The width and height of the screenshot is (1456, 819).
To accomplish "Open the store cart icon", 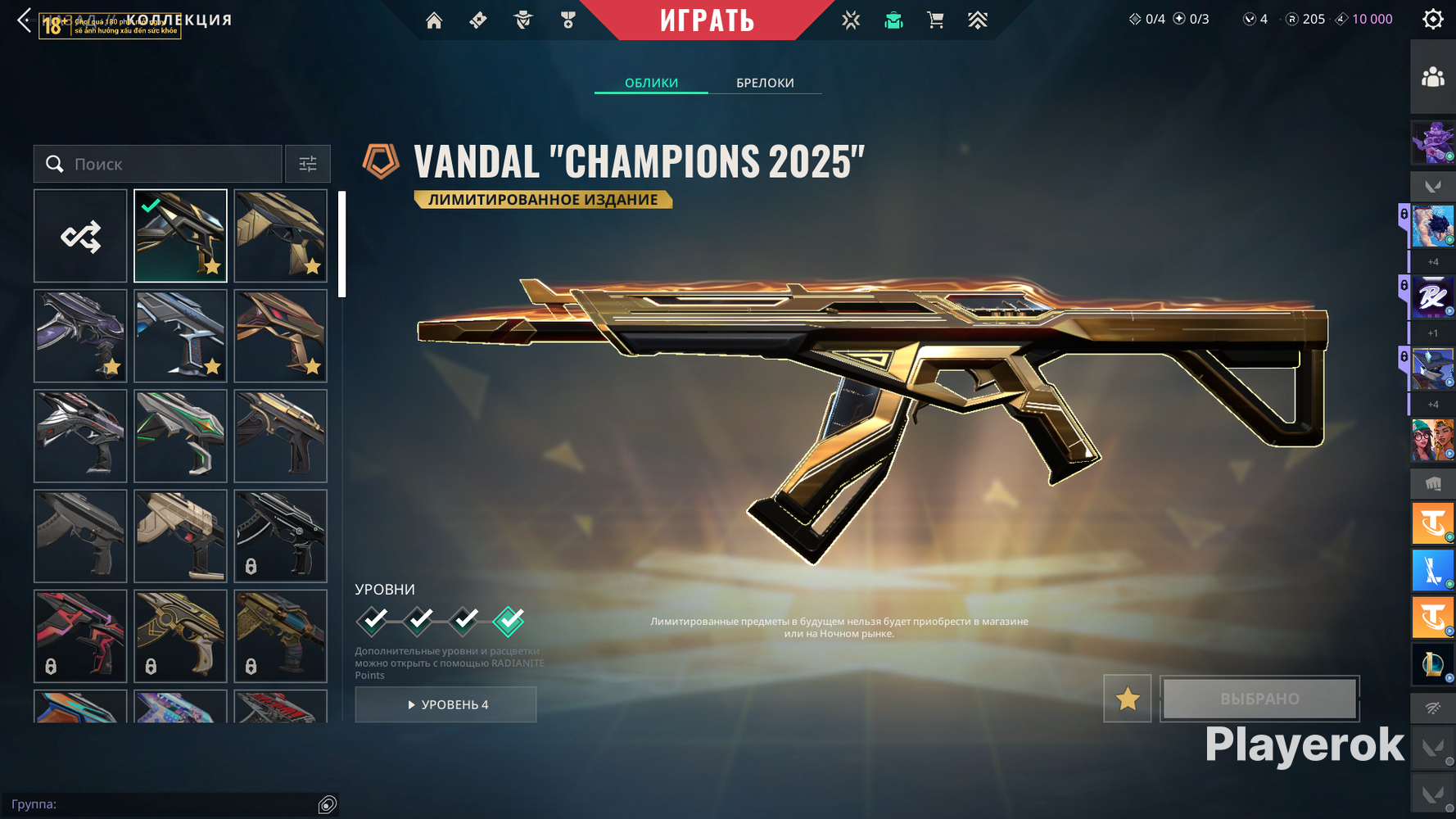I will 935,20.
